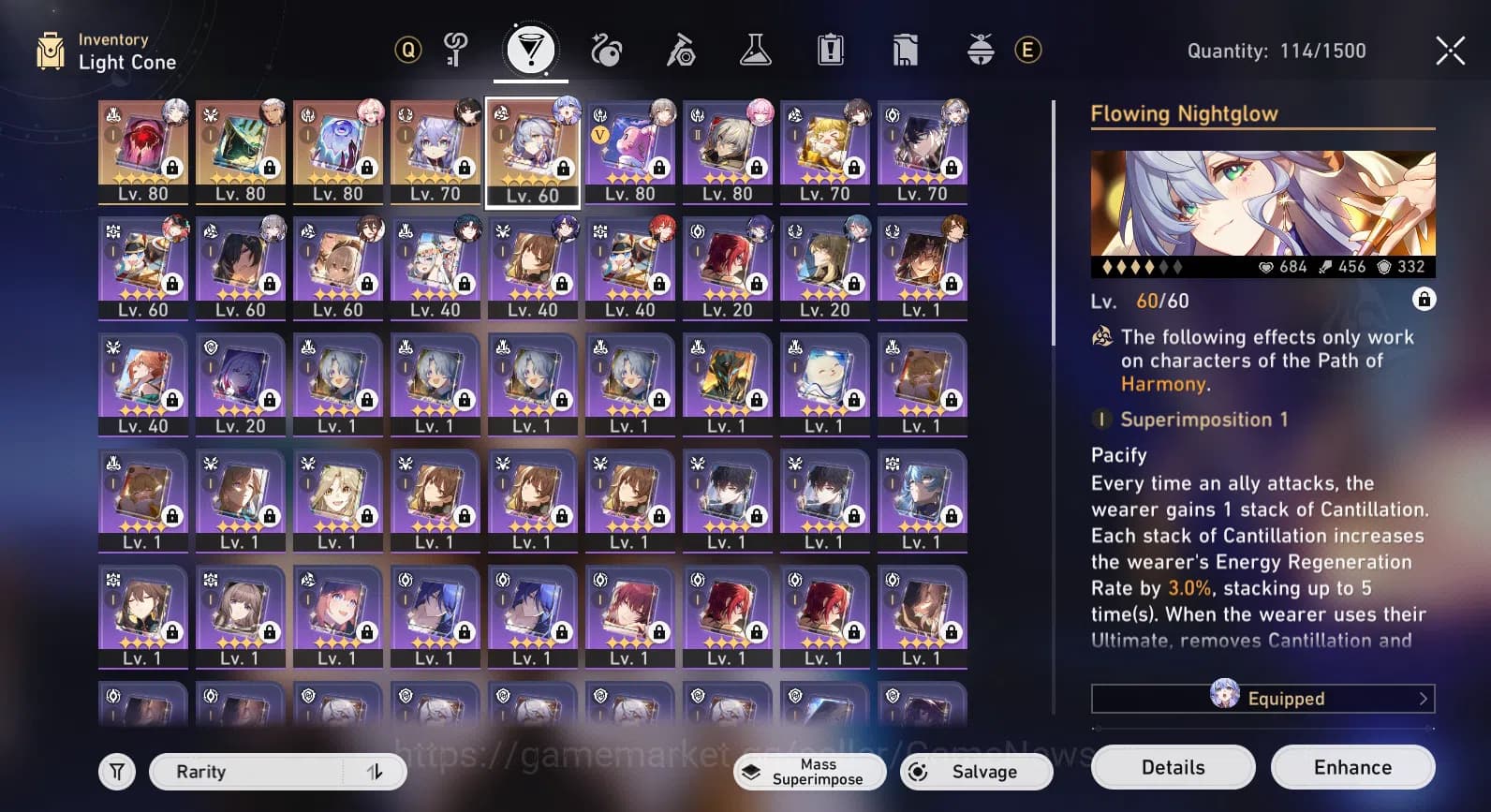This screenshot has width=1491, height=812.
Task: Select the Lv. 80 light cone in the top-left slot
Action: (x=142, y=150)
